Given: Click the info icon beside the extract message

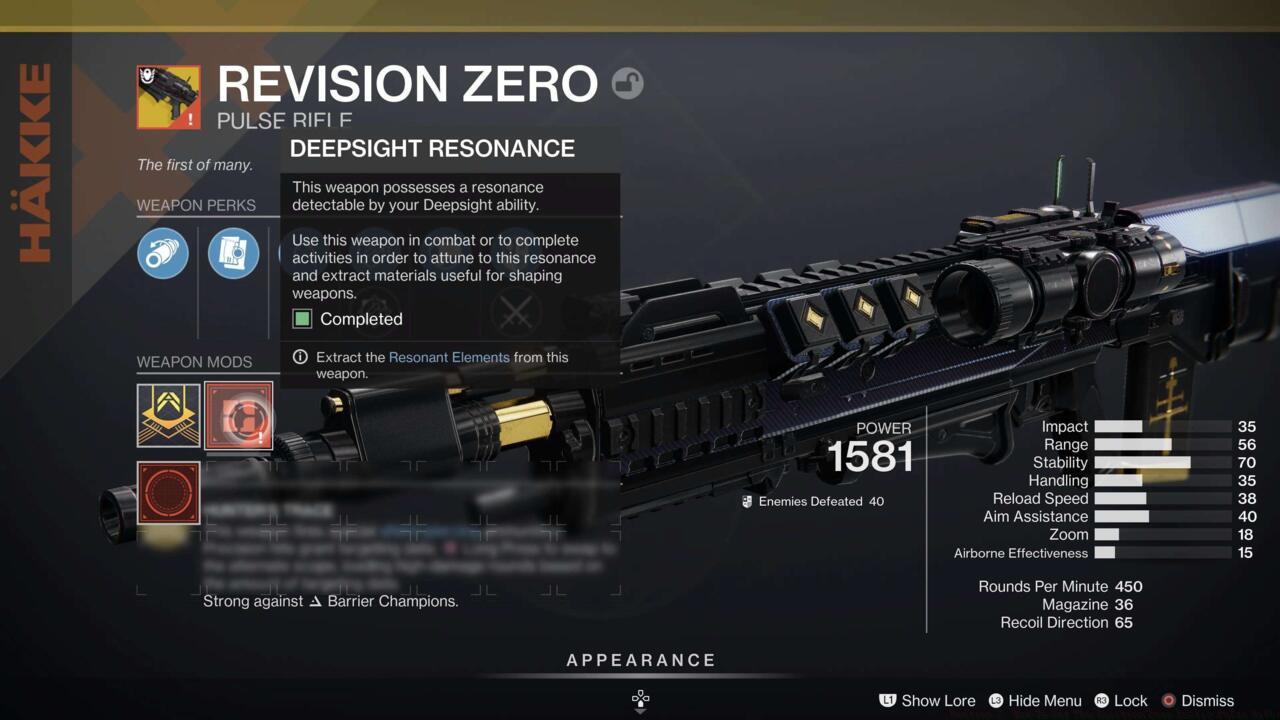Looking at the screenshot, I should (299, 356).
